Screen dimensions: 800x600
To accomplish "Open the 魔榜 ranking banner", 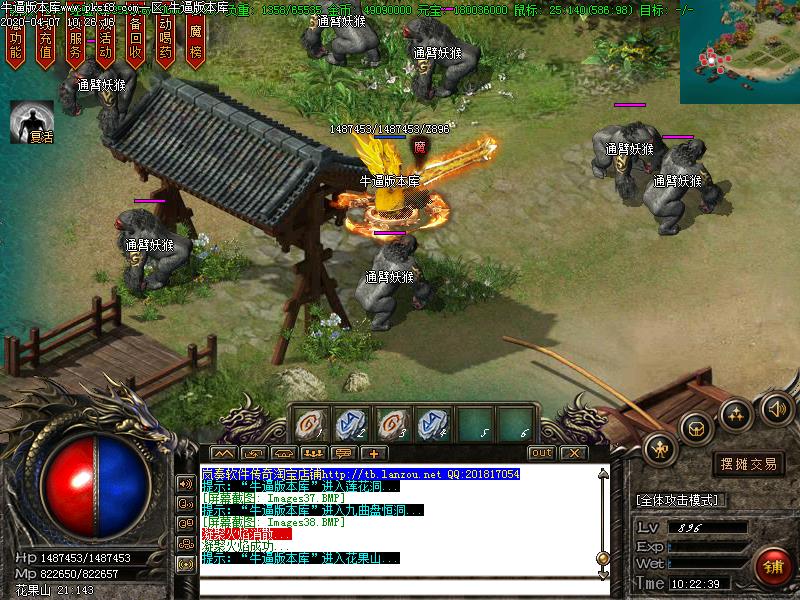I will click(196, 44).
